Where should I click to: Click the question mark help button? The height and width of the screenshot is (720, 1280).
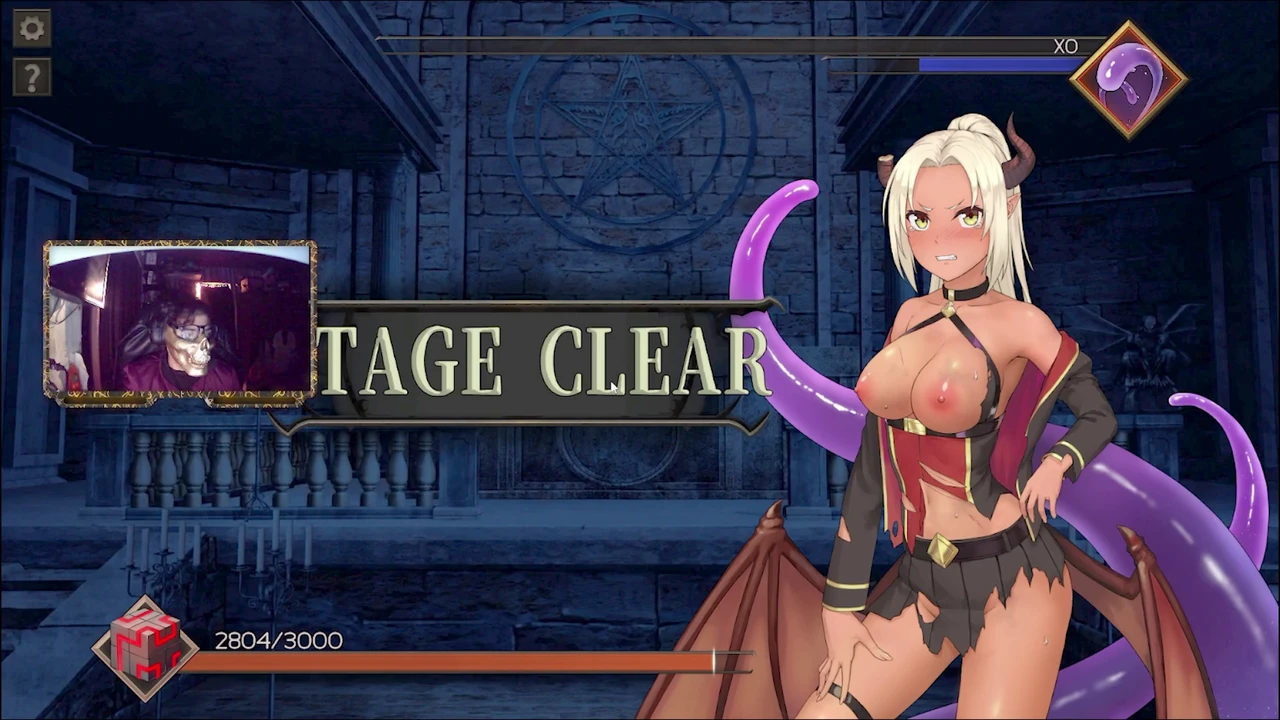pyautogui.click(x=32, y=77)
